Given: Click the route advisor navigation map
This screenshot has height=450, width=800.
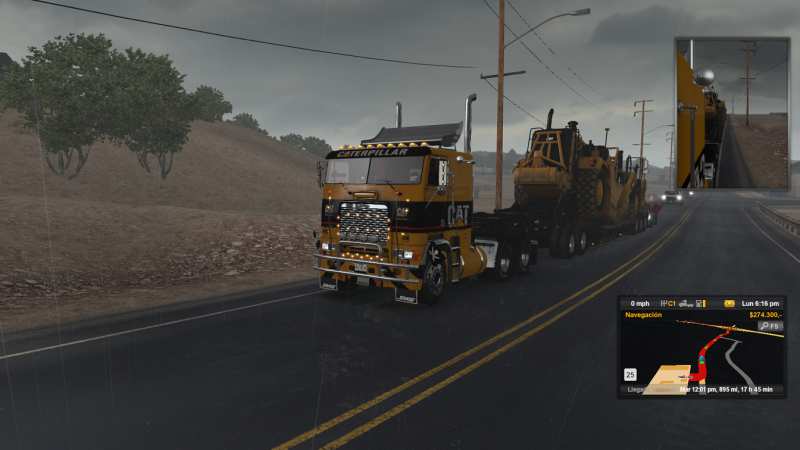Looking at the screenshot, I should pos(700,355).
